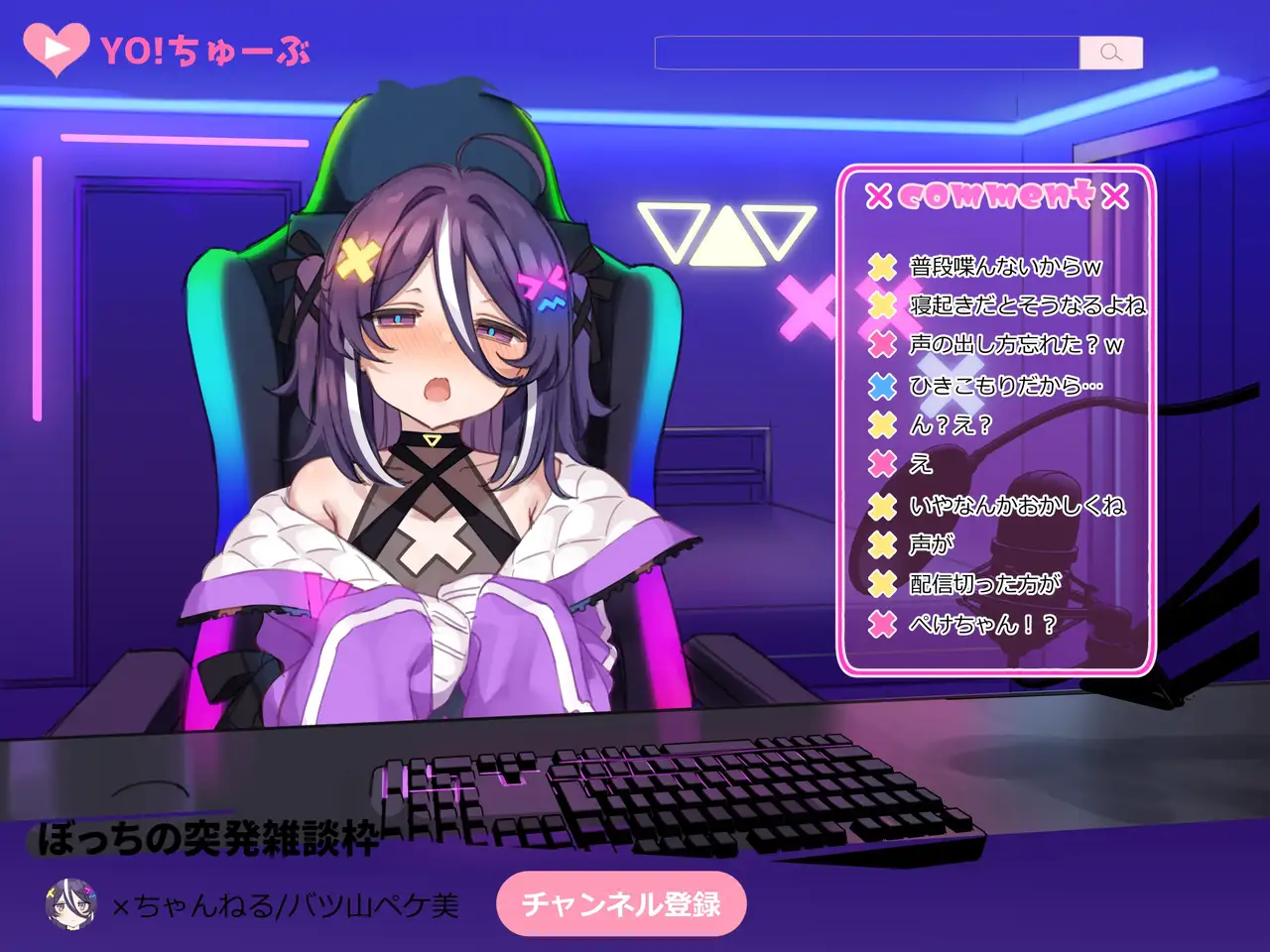Open the YO!ちゅーぶ heart logo

point(57,49)
